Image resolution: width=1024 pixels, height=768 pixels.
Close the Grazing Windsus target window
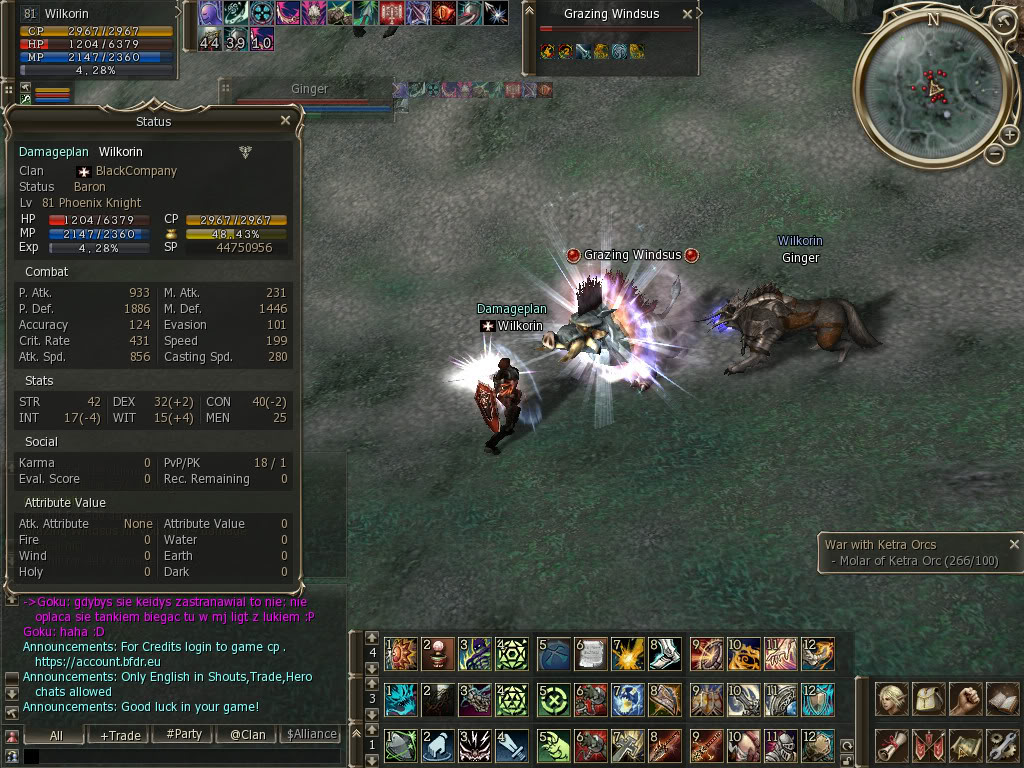(x=686, y=14)
